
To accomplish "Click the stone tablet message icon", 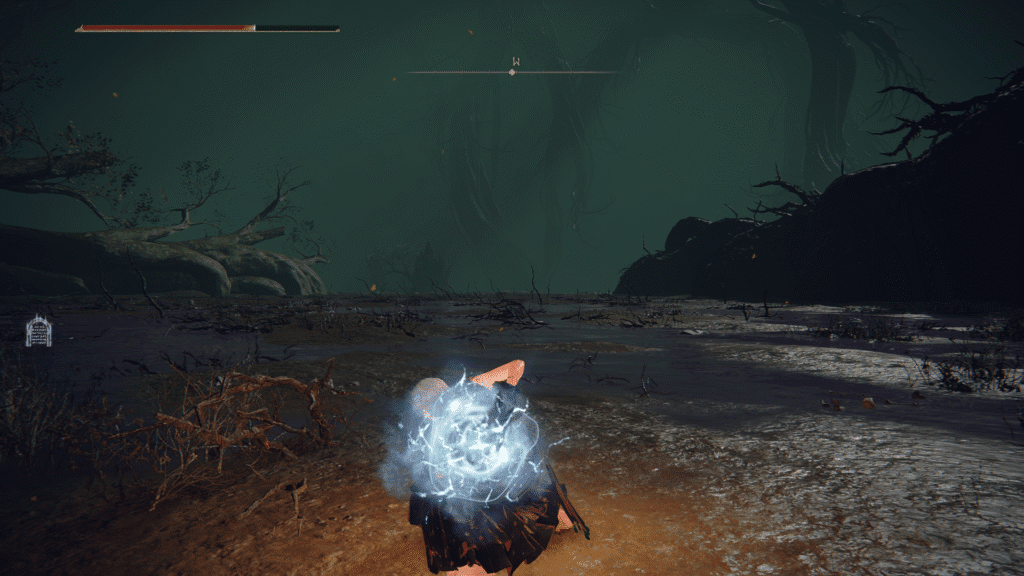I will [x=38, y=331].
